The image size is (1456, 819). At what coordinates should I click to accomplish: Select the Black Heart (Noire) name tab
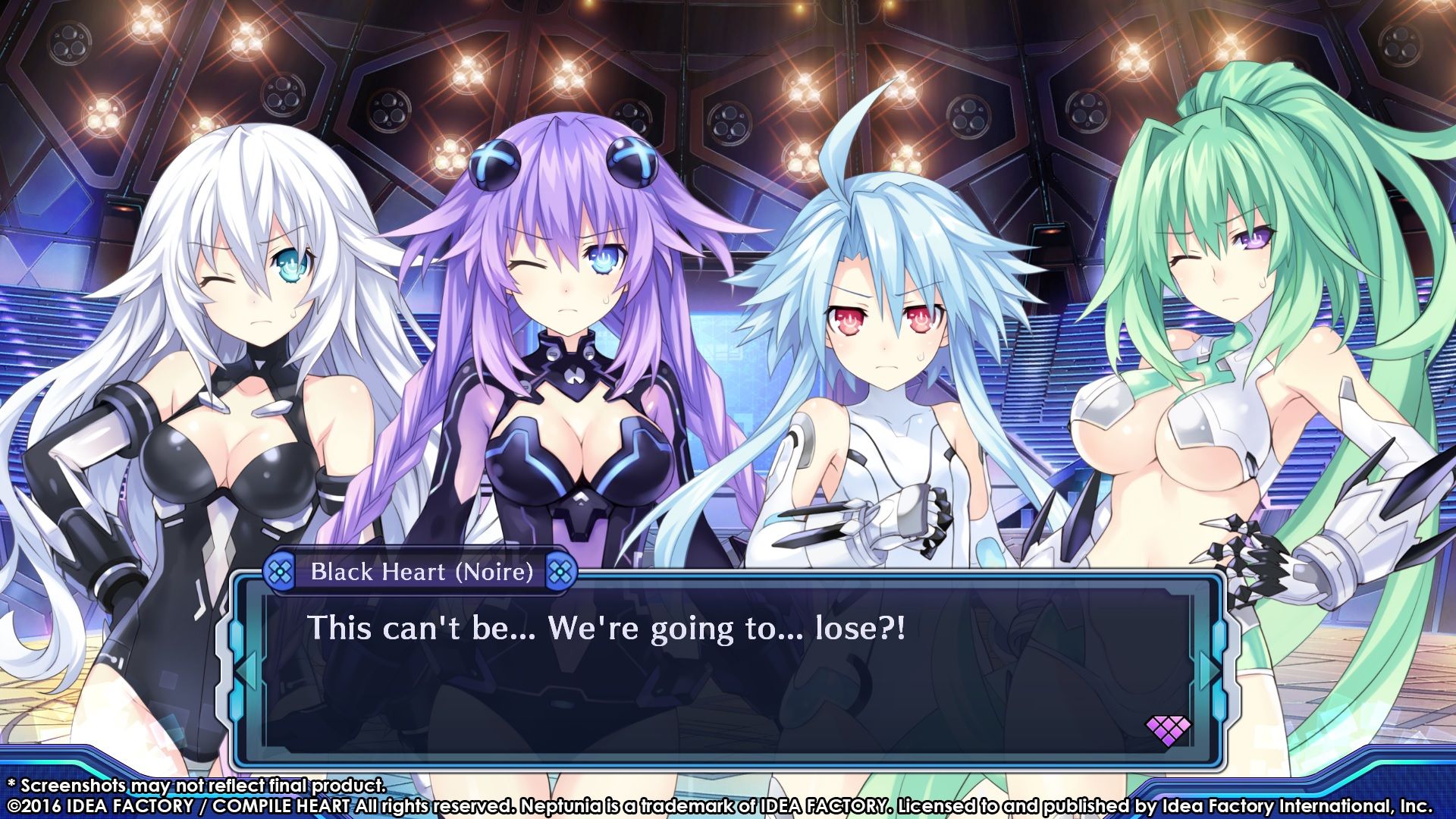click(x=419, y=573)
